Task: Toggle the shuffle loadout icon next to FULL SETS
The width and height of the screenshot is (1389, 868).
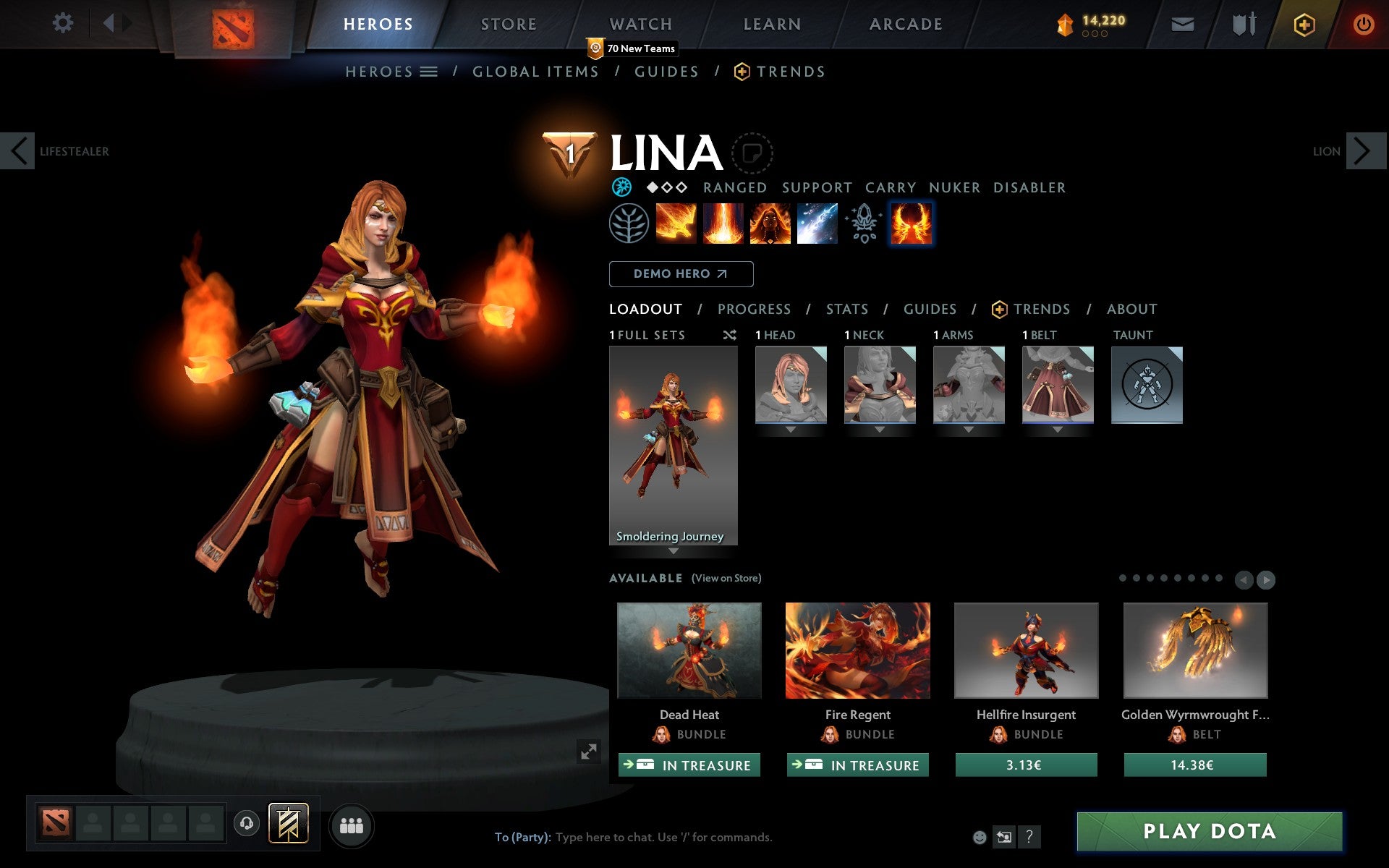Action: click(x=729, y=335)
